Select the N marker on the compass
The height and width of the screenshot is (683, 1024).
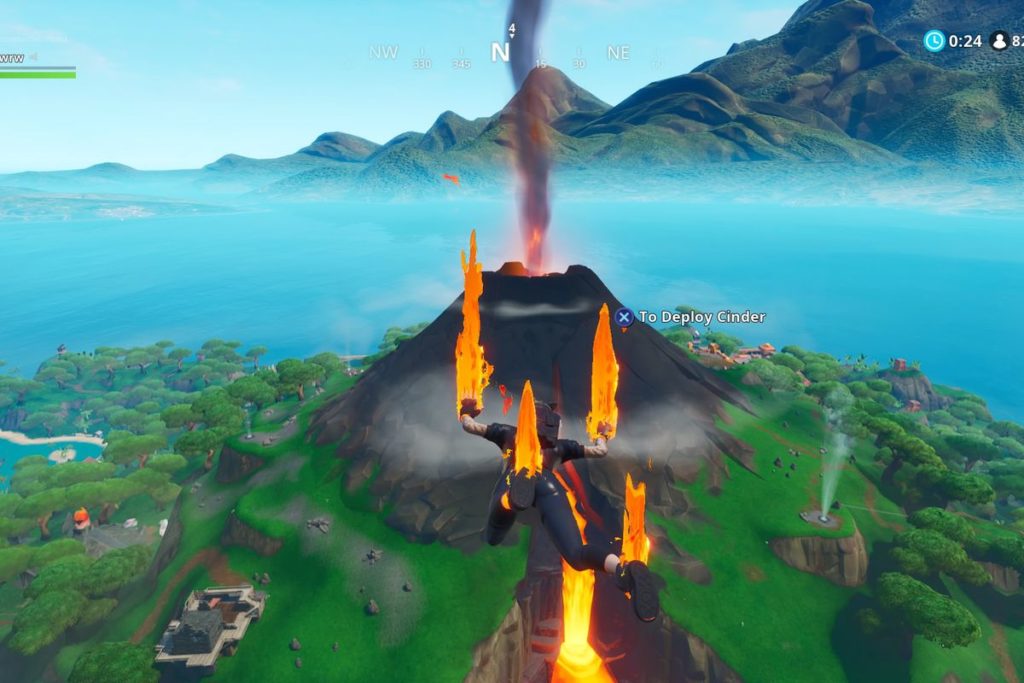pyautogui.click(x=499, y=53)
